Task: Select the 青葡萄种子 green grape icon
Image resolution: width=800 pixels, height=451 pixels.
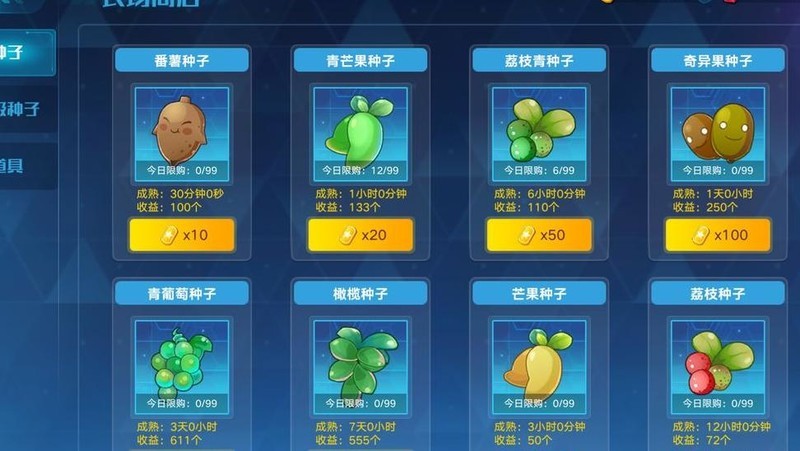Action: tap(182, 358)
